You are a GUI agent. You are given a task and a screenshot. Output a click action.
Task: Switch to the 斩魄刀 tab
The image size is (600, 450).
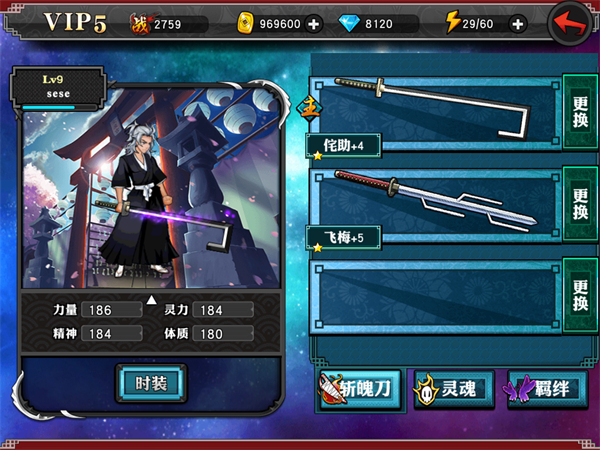(x=360, y=388)
